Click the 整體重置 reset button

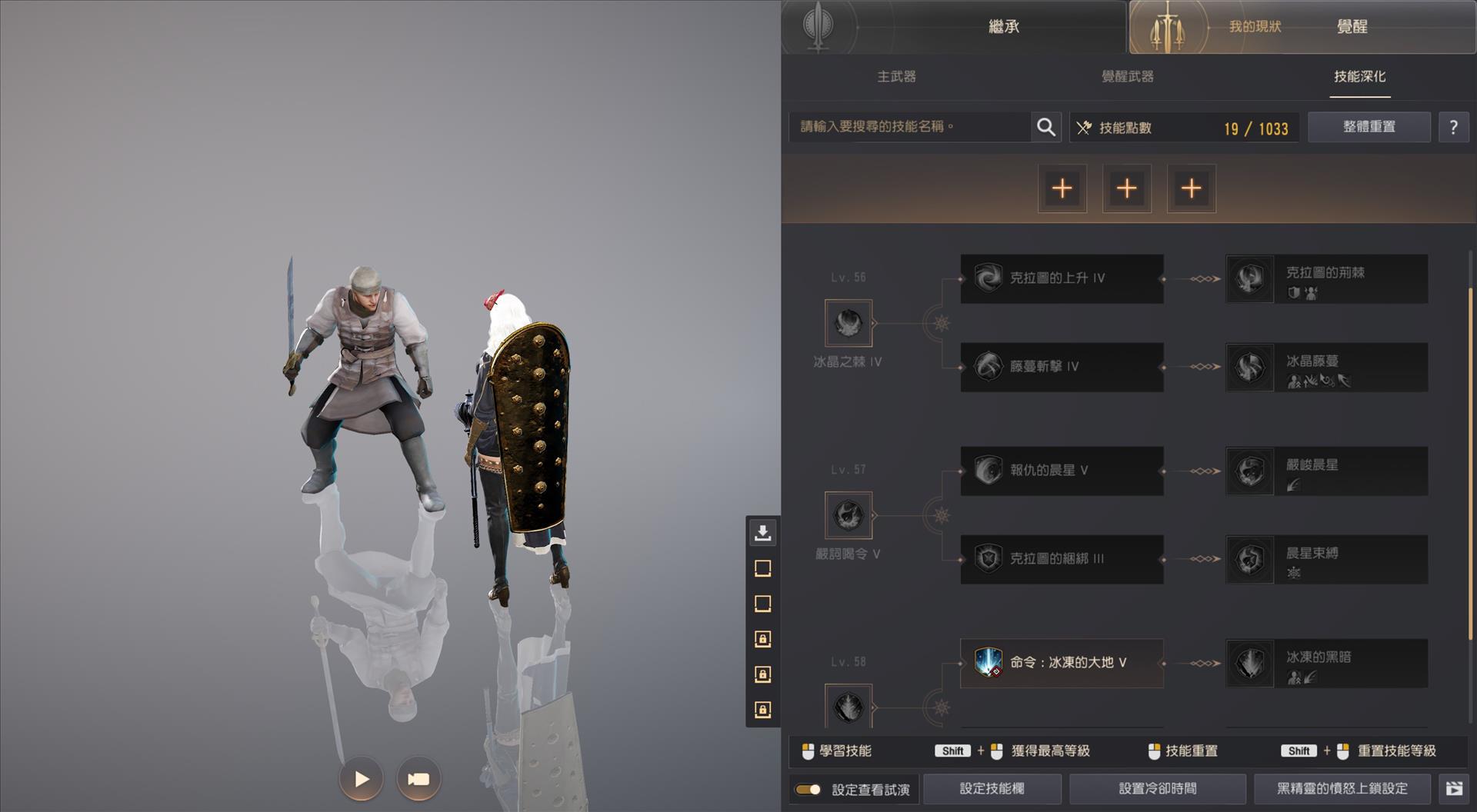tap(1369, 127)
